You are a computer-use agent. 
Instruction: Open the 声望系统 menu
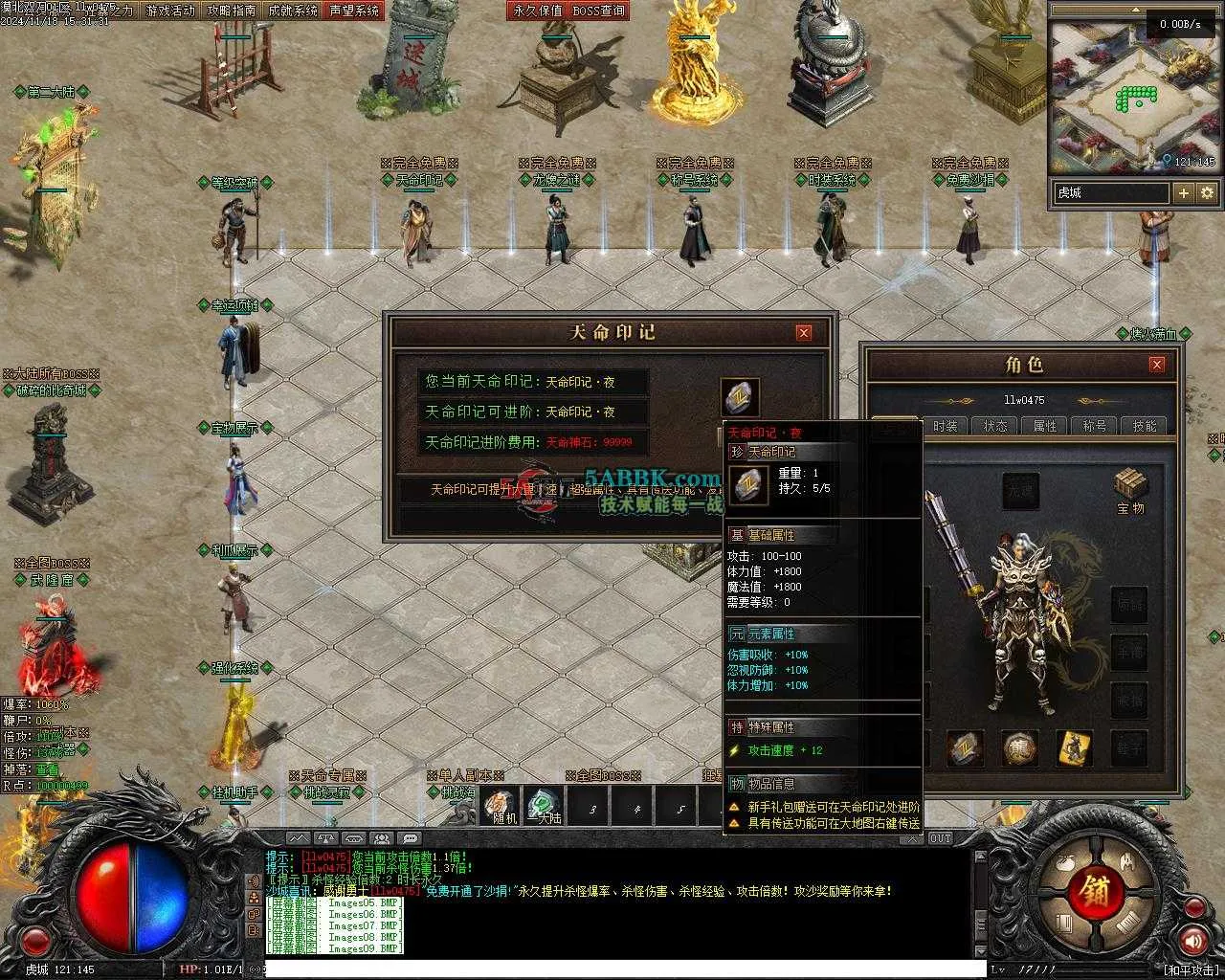[354, 11]
